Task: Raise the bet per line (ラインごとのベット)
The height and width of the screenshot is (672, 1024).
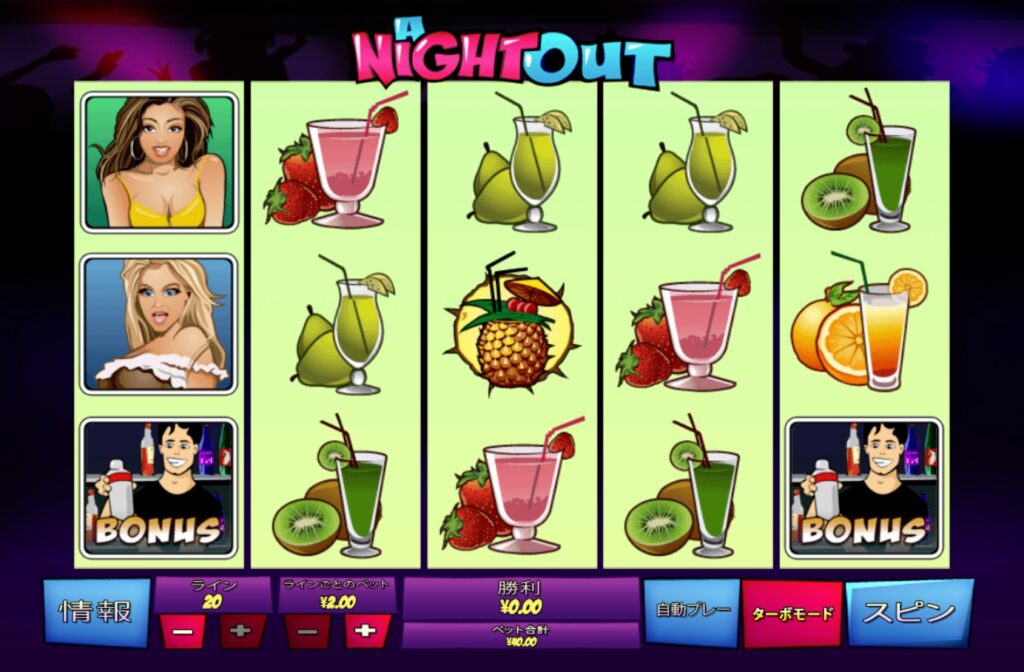Action: [x=367, y=632]
